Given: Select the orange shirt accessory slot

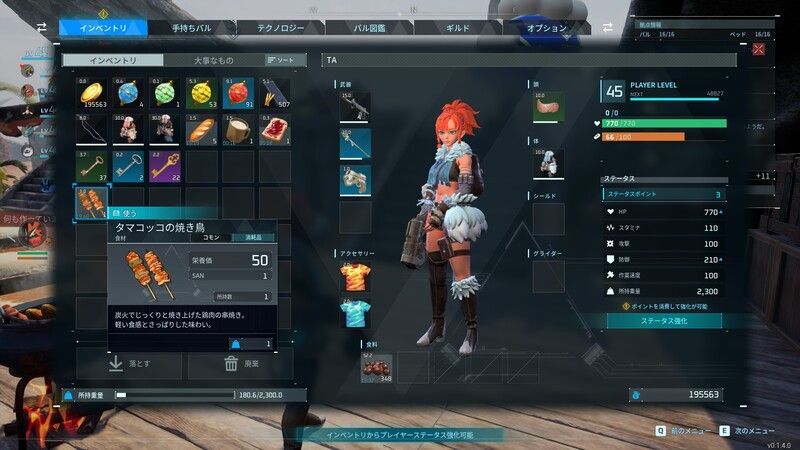Looking at the screenshot, I should (355, 276).
